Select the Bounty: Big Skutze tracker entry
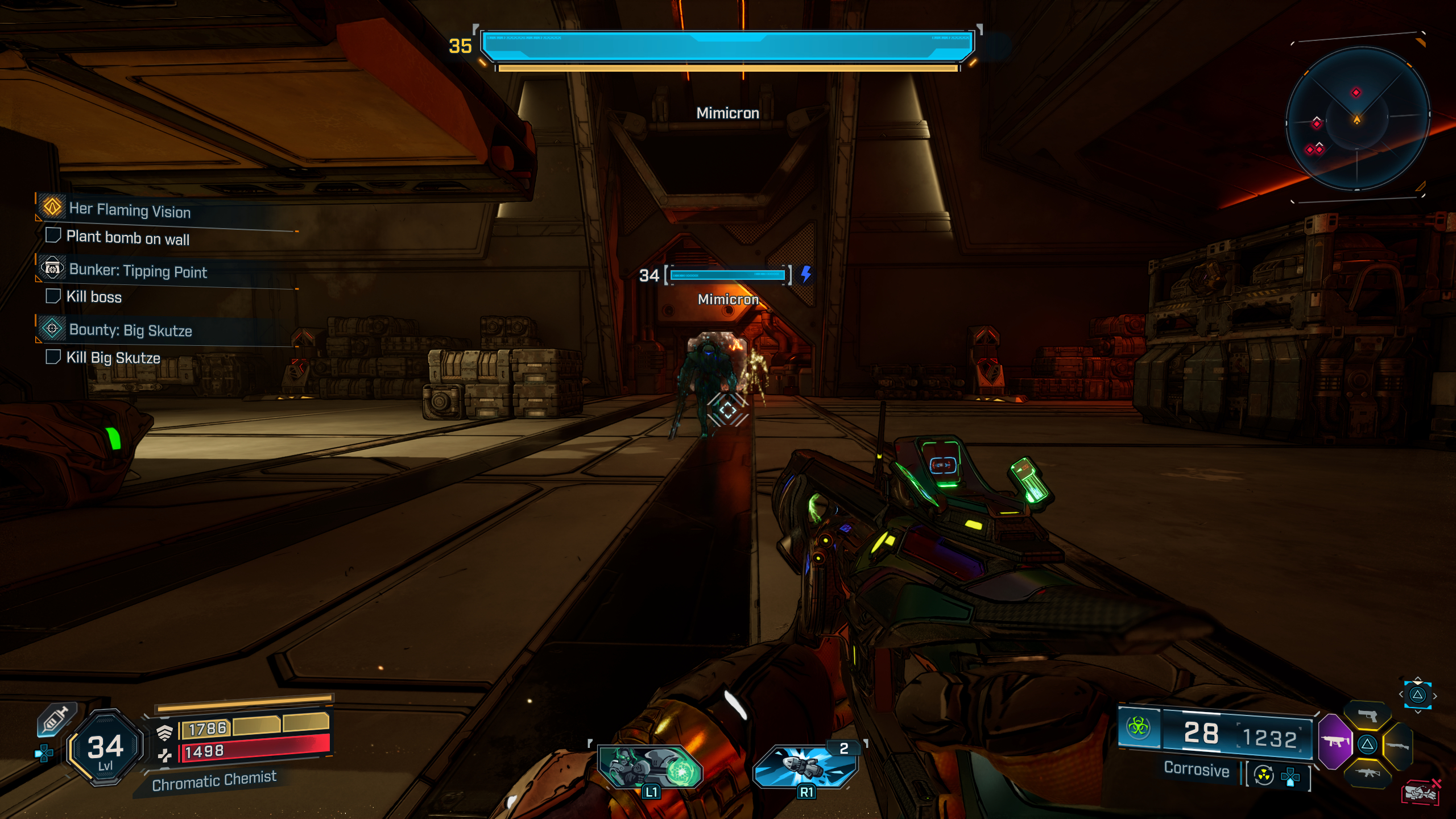The image size is (1456, 819). (x=130, y=330)
